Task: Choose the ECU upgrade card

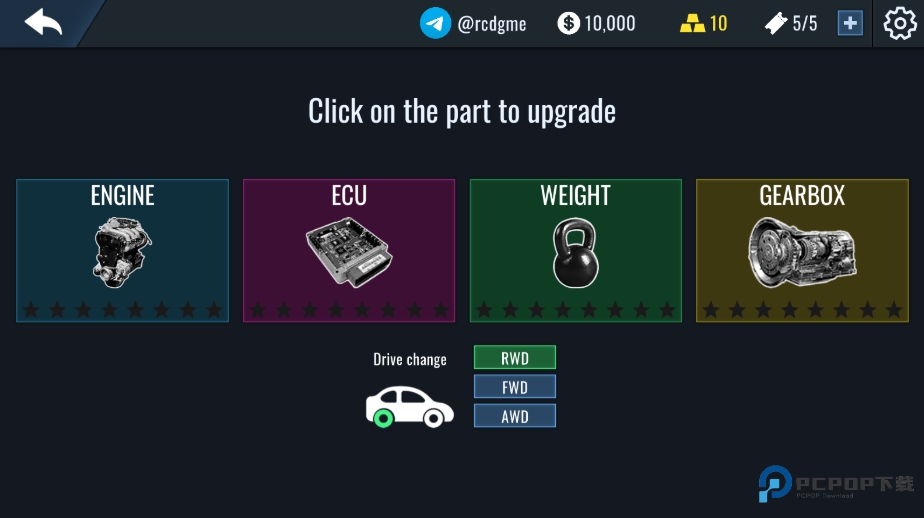Action: (349, 250)
